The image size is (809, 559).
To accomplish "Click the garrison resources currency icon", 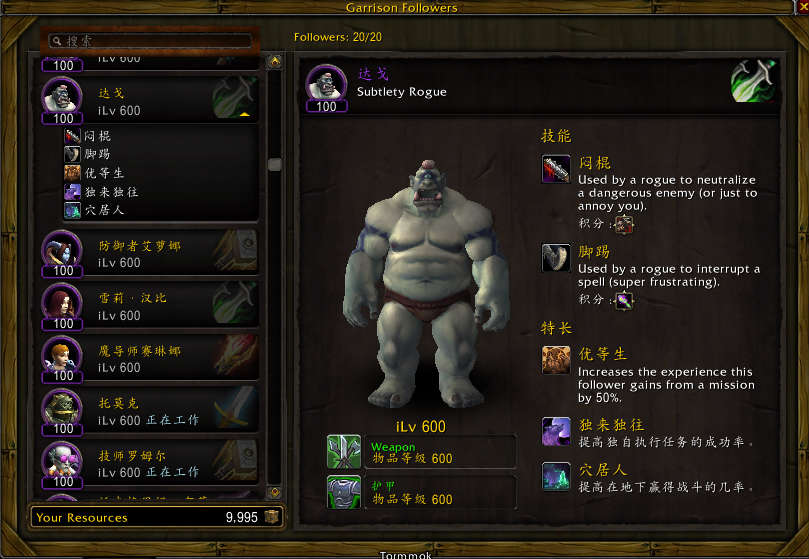I will pyautogui.click(x=271, y=517).
